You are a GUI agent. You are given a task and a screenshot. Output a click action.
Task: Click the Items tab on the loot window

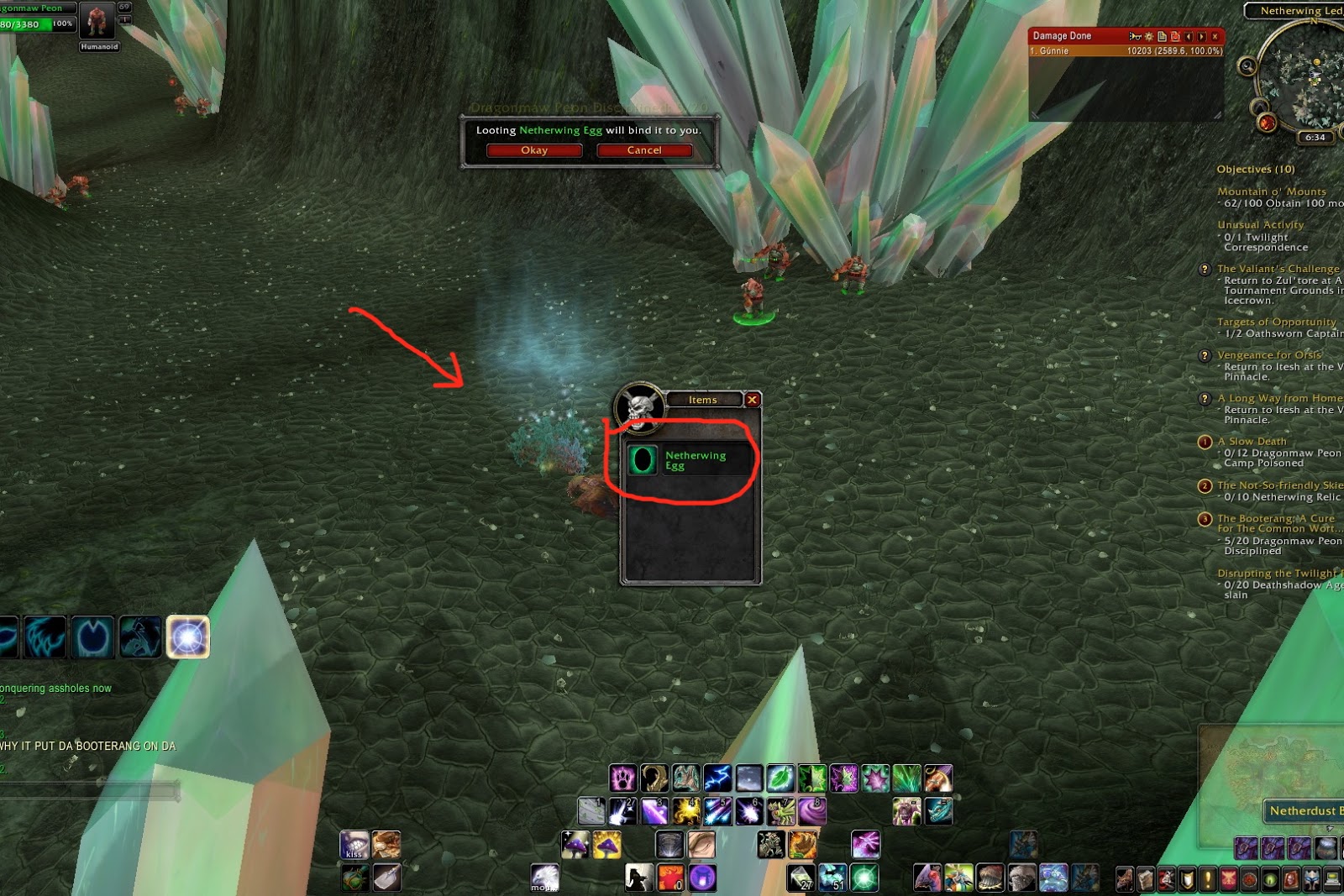(x=702, y=400)
